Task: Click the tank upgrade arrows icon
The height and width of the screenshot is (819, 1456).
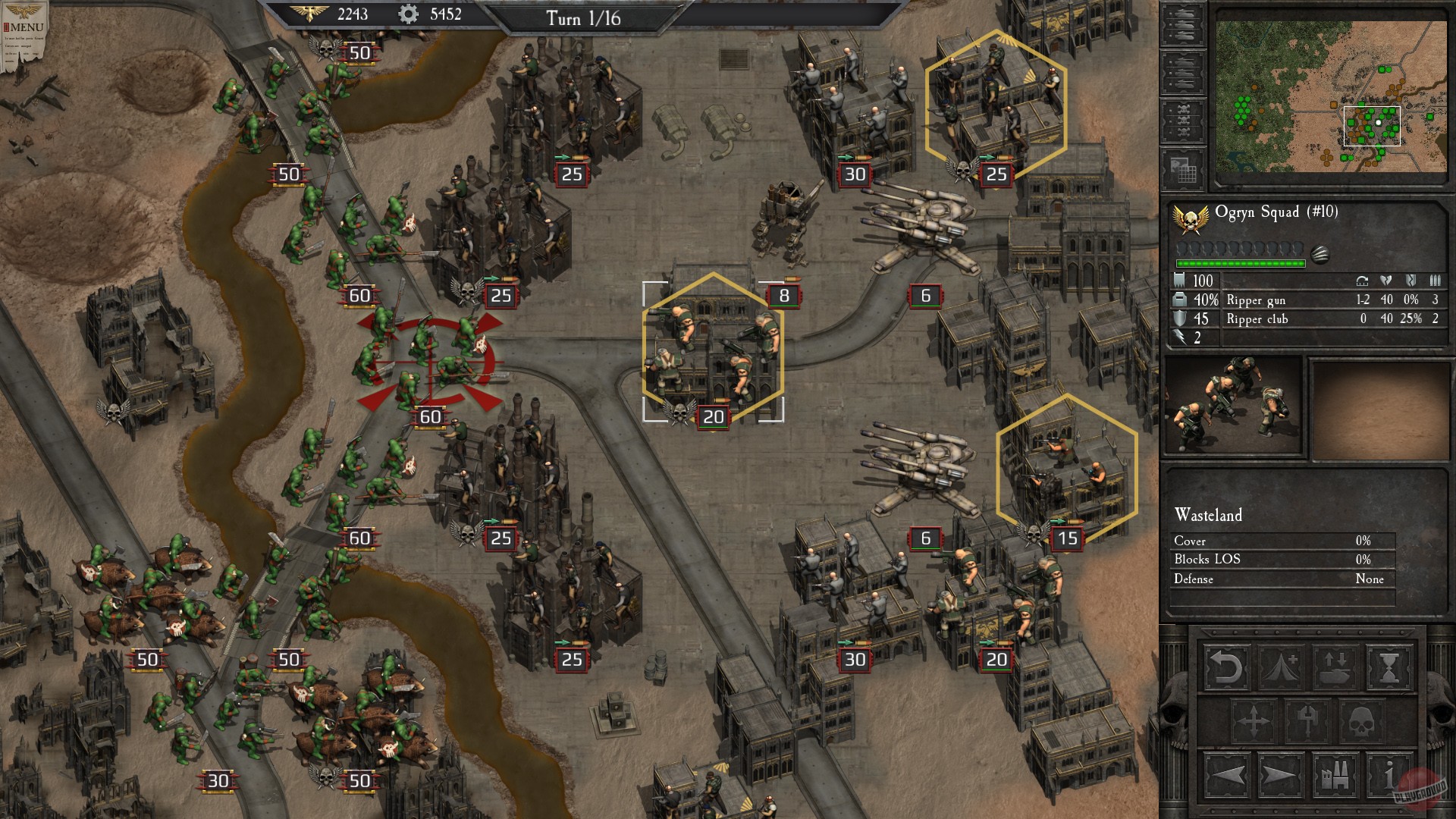Action: tap(1336, 668)
